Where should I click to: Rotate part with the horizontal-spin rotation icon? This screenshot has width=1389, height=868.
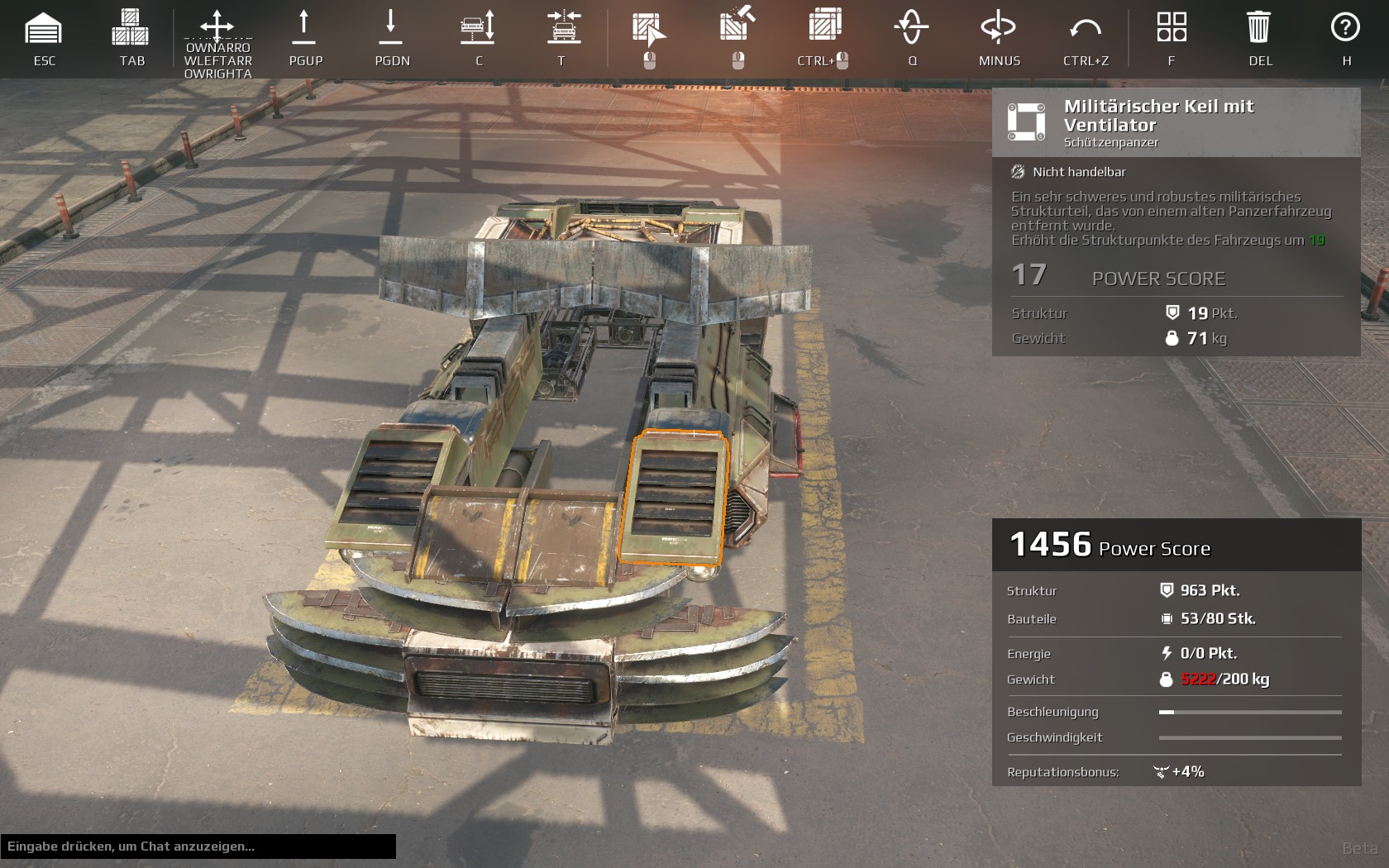[998, 27]
